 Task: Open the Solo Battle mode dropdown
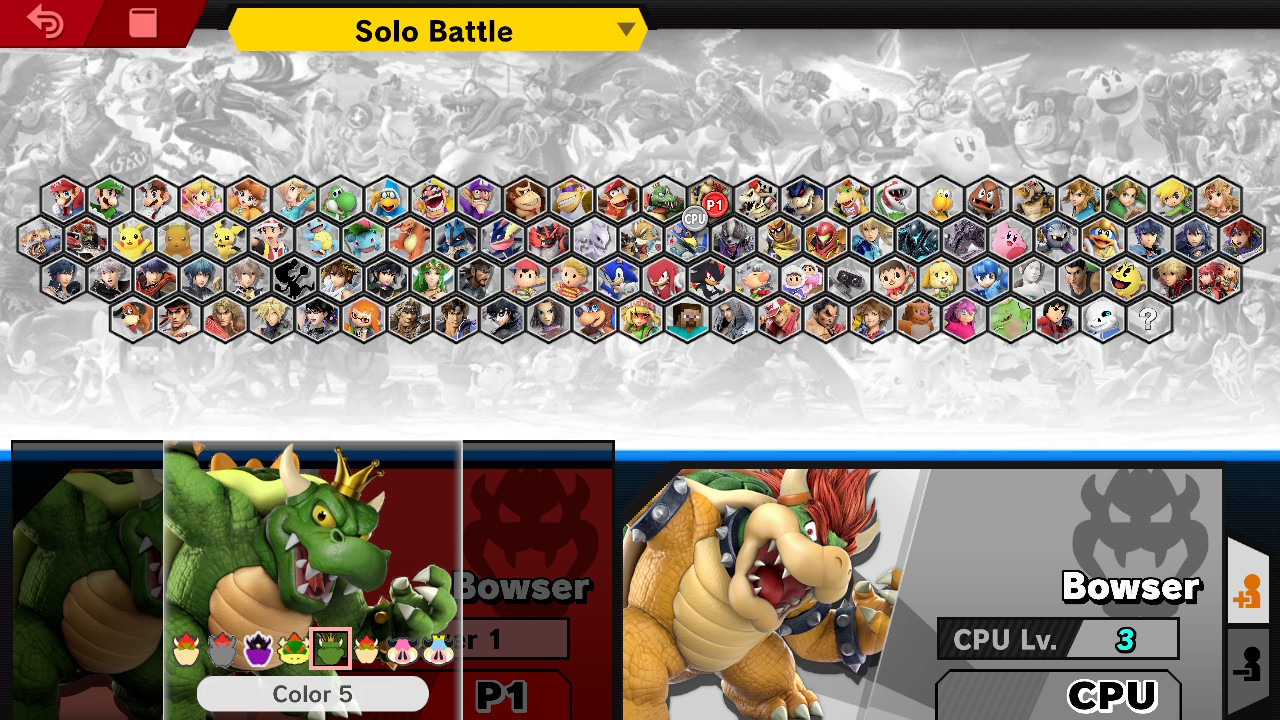point(435,30)
